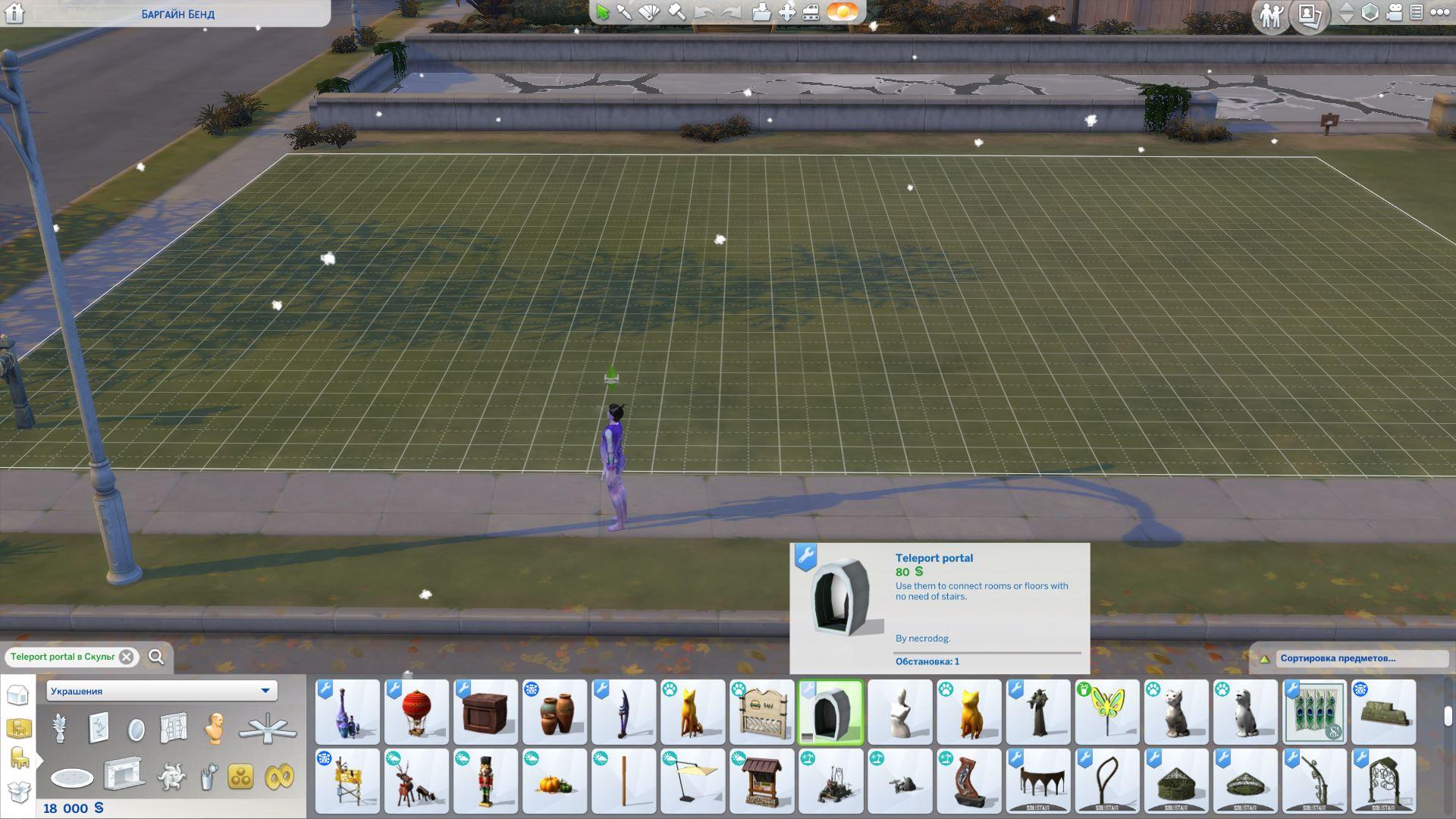Toggle the camera control icon
The height and width of the screenshot is (819, 1456).
[1394, 12]
